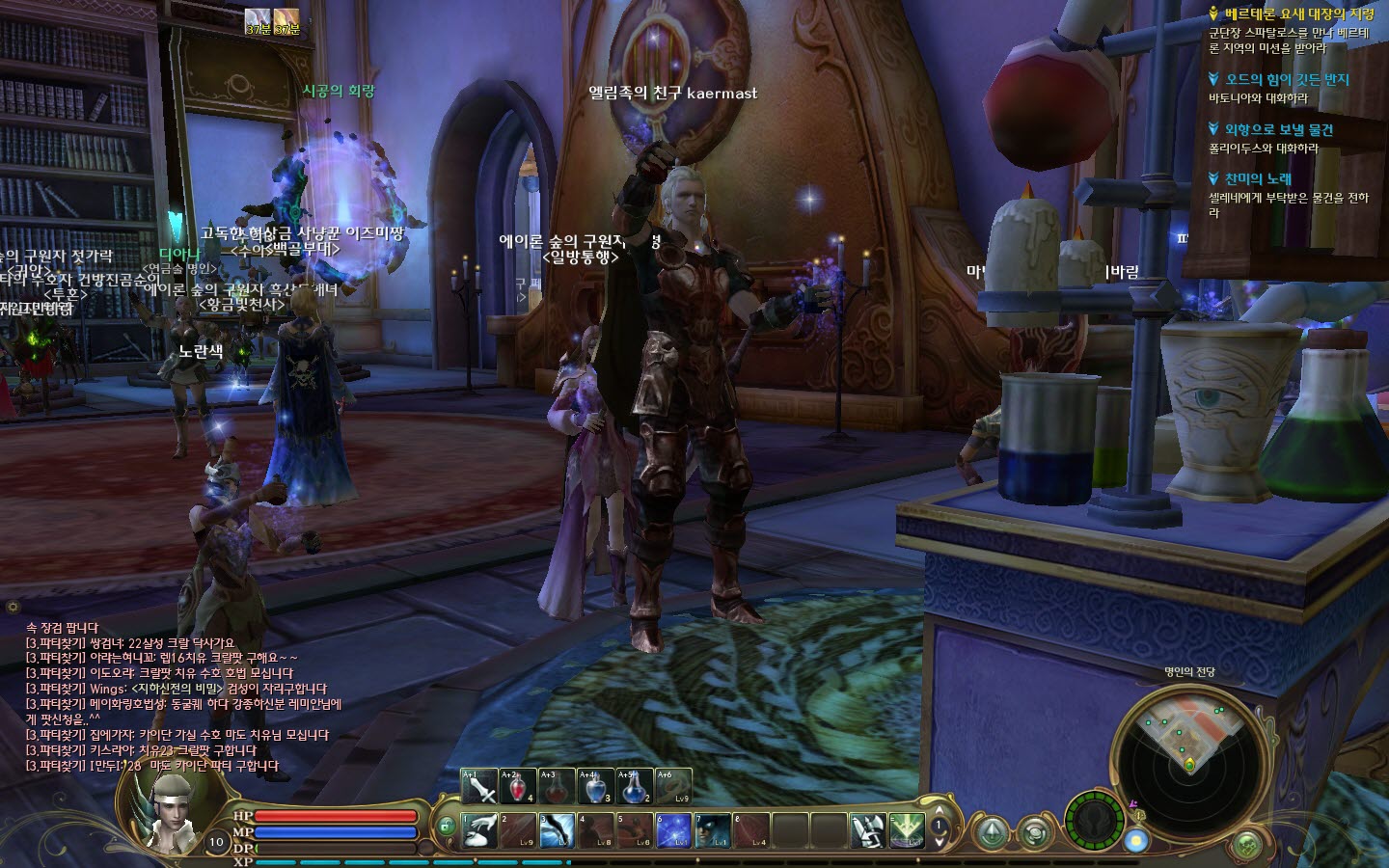Activate the masked face skill in slot 7
The image size is (1389, 868).
coord(712,830)
